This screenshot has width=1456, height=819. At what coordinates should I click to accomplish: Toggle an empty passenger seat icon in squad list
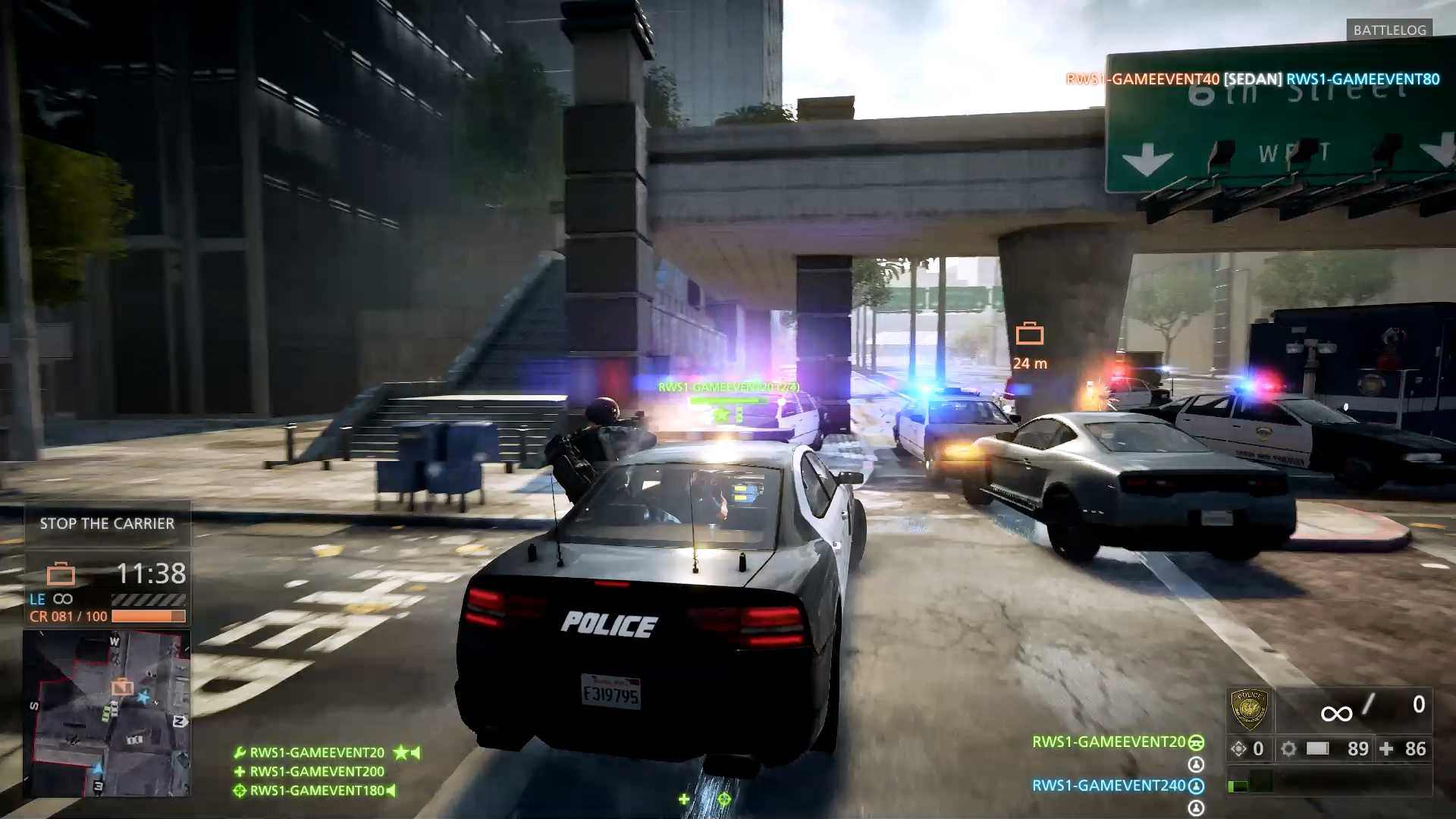(1196, 764)
